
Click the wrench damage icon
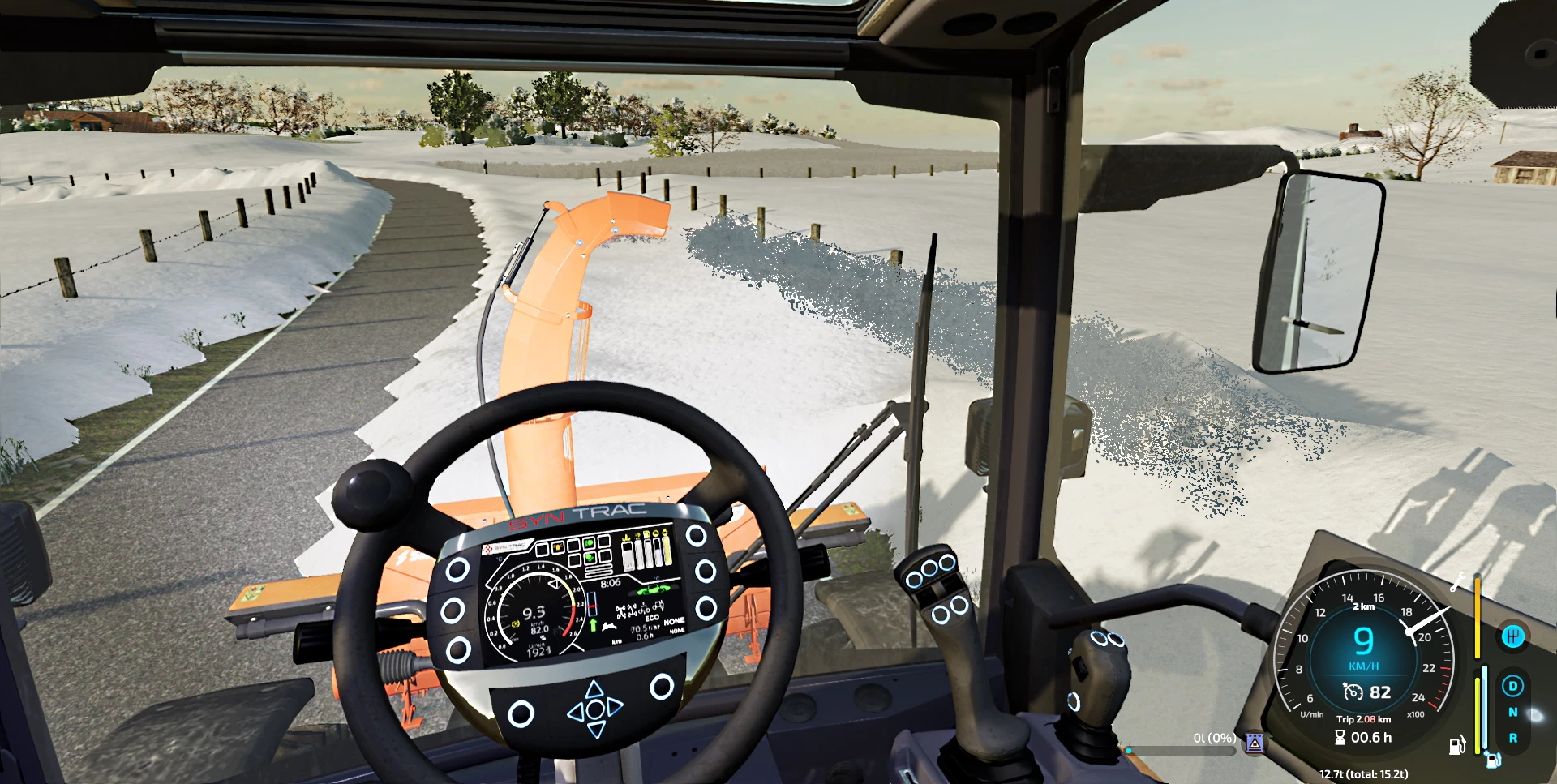pos(1457,581)
